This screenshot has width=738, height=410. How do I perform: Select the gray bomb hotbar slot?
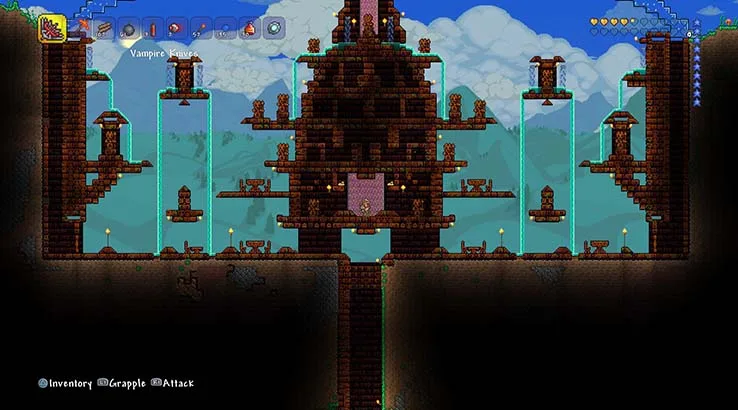(x=129, y=28)
